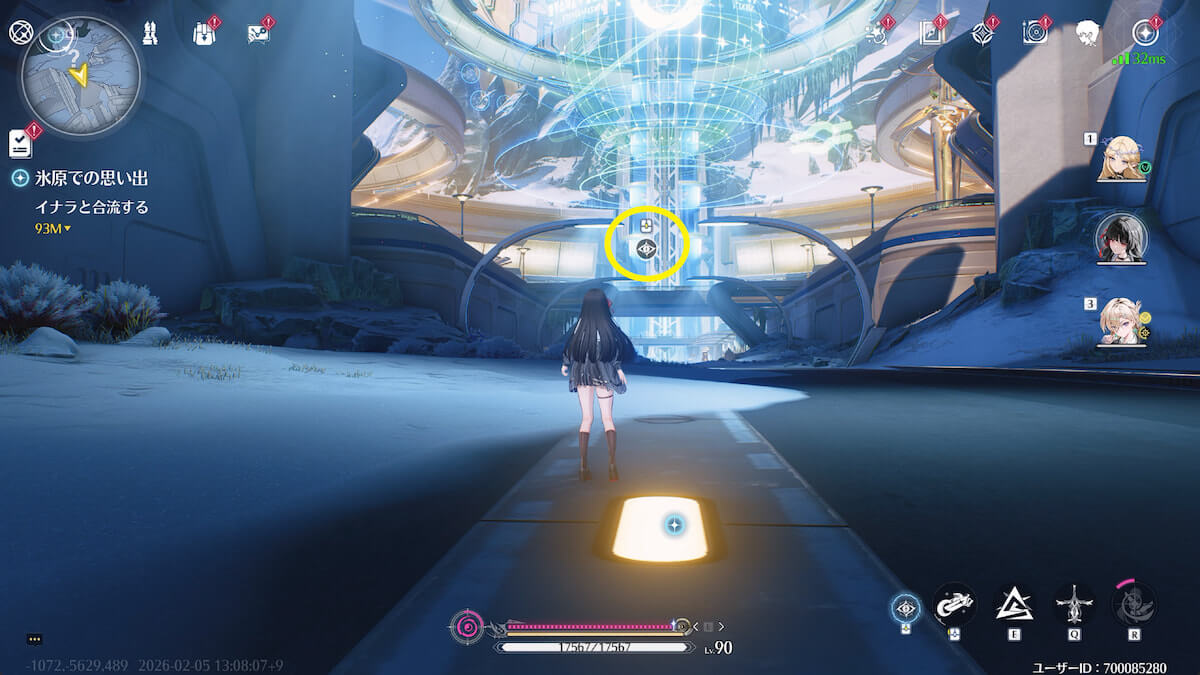Trigger the sword-shaped Q skill

pyautogui.click(x=1074, y=603)
